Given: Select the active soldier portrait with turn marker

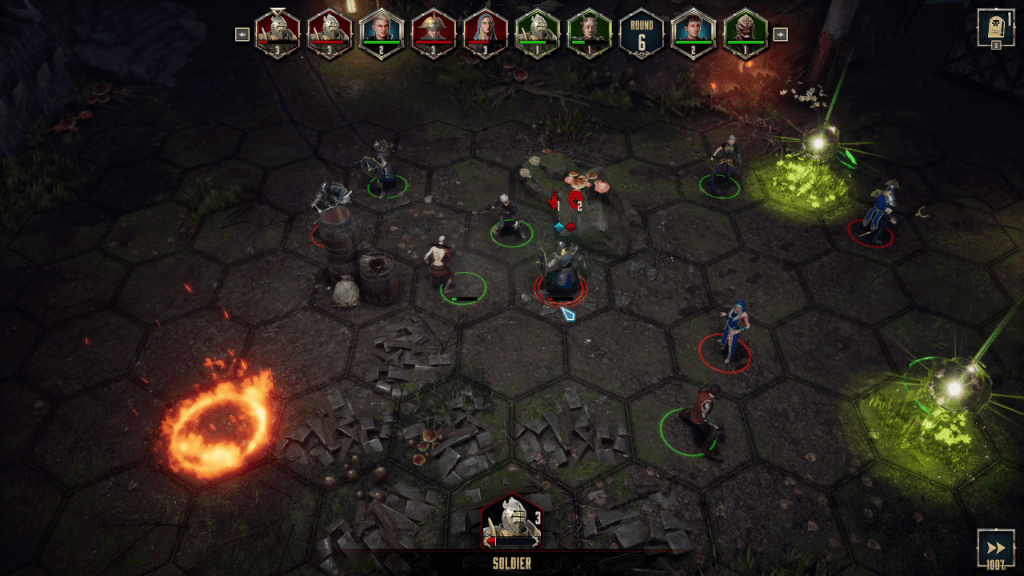Looking at the screenshot, I should (x=277, y=33).
